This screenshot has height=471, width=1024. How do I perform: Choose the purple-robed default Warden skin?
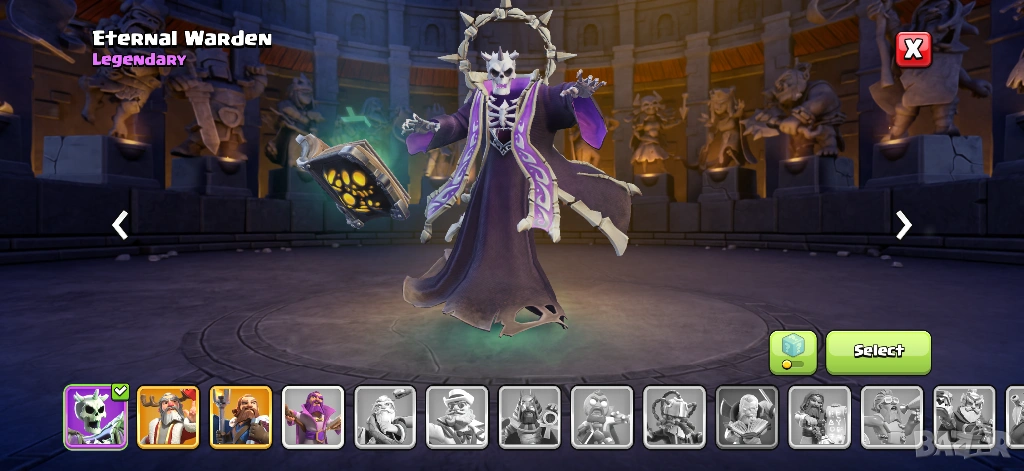click(x=313, y=416)
